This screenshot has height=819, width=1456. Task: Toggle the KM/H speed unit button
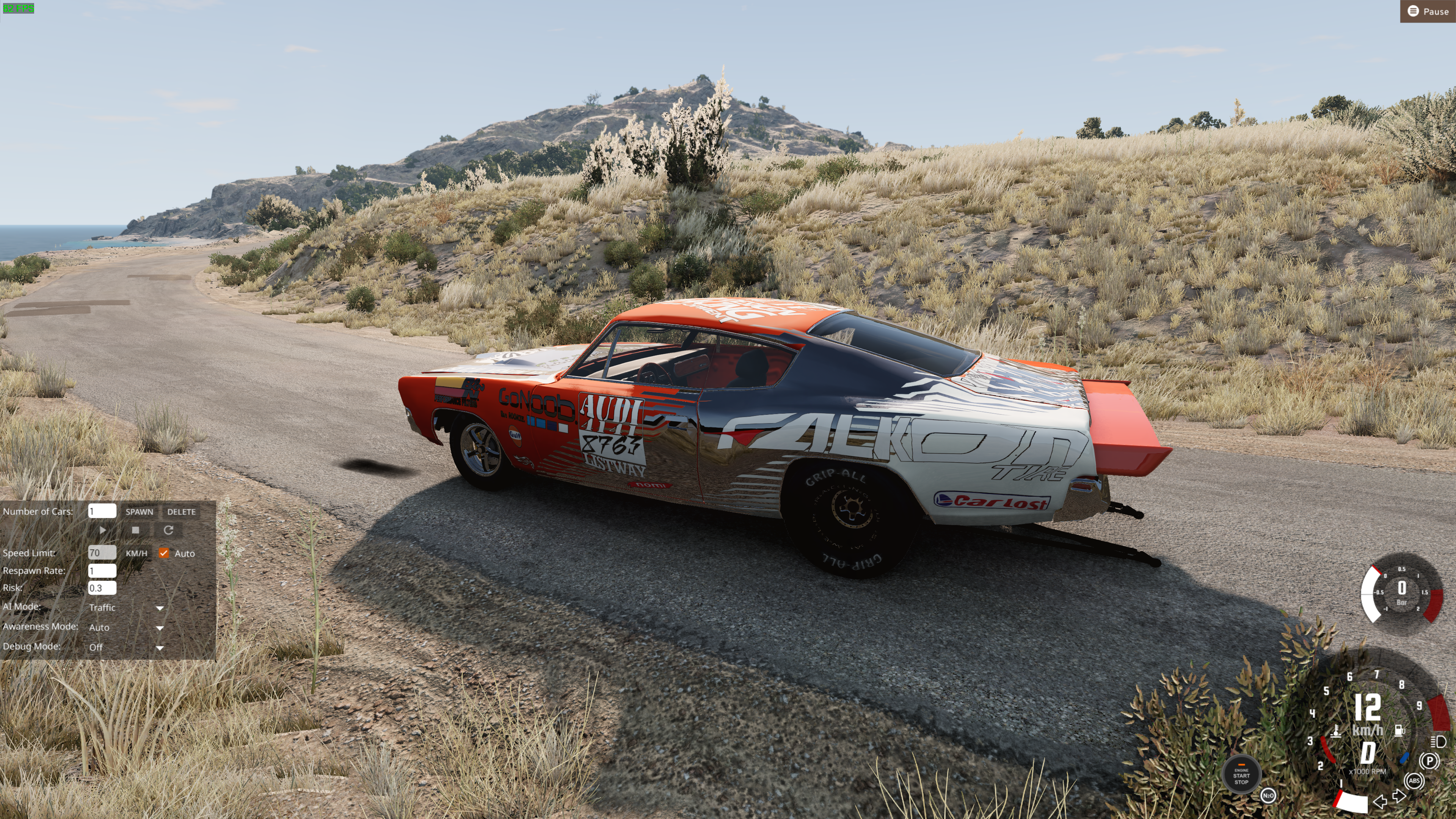coord(136,553)
